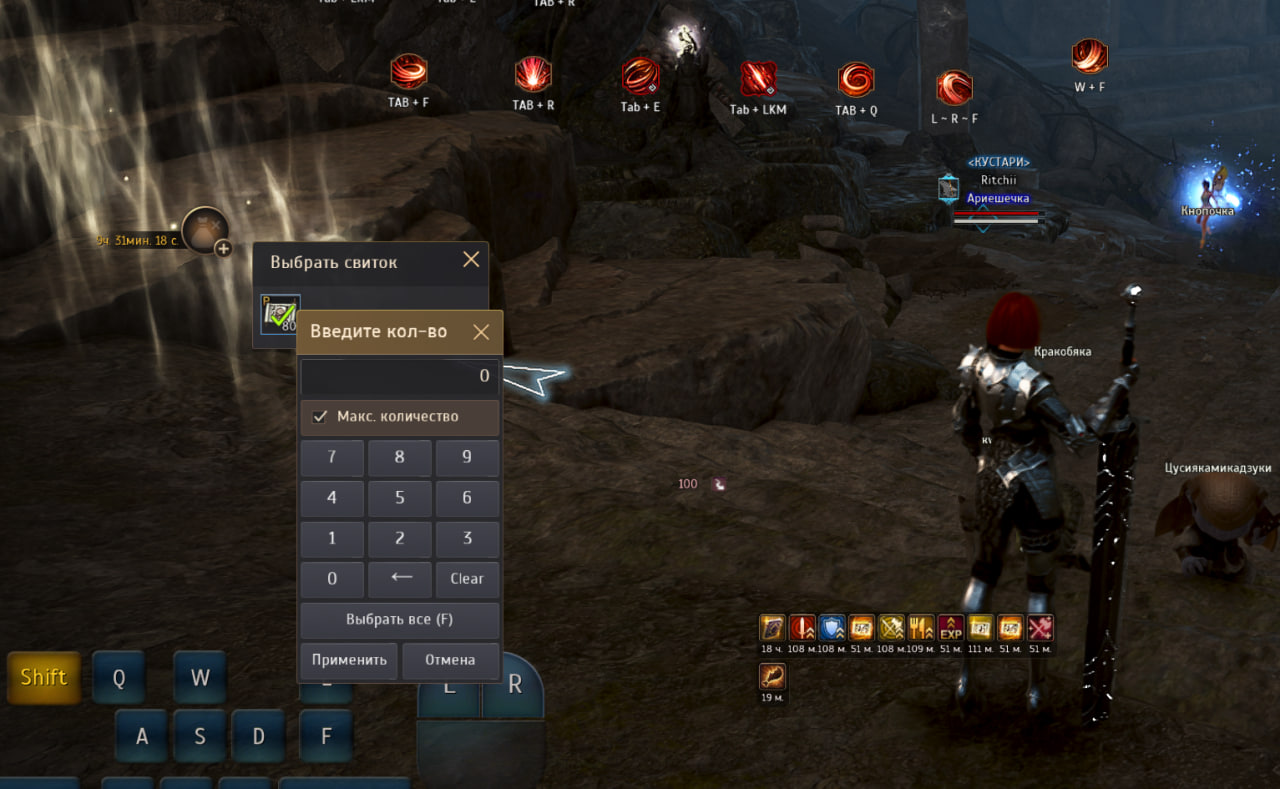Viewport: 1280px width, 789px height.
Task: Click the round pouch timer icon
Action: pyautogui.click(x=206, y=231)
